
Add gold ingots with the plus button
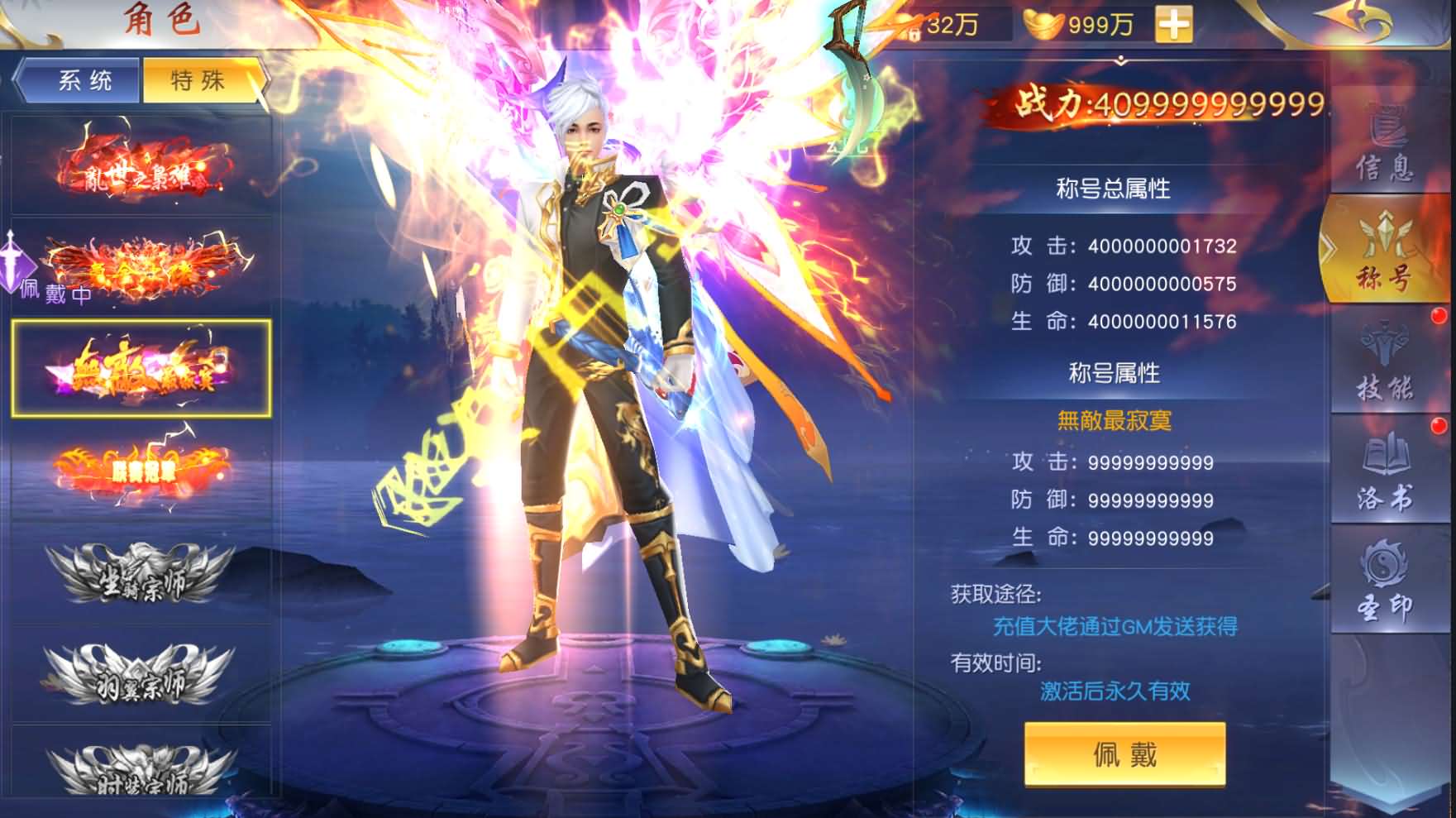(x=1173, y=25)
